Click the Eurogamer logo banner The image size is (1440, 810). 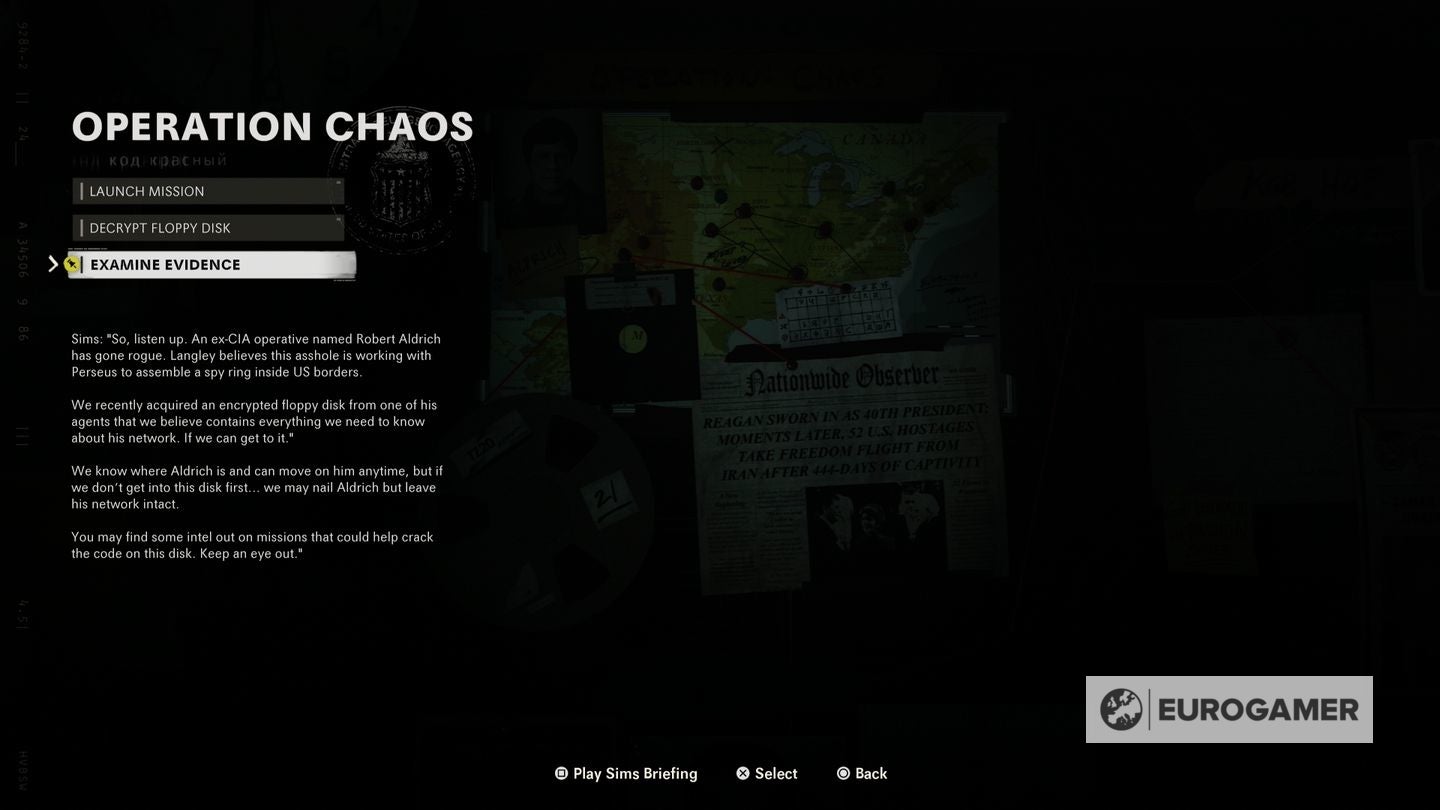click(x=1230, y=710)
